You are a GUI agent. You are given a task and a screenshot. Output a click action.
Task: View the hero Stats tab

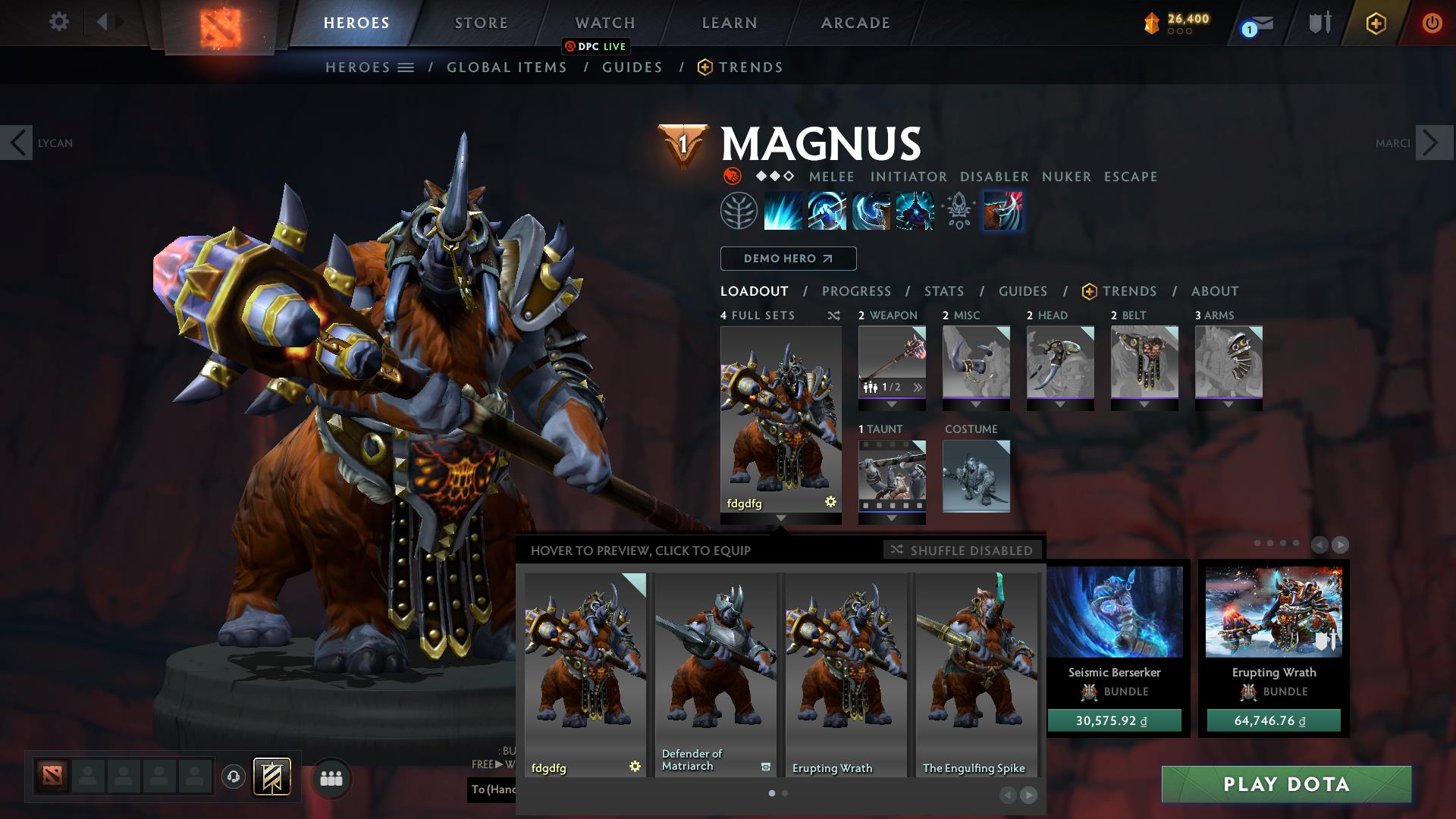[943, 291]
